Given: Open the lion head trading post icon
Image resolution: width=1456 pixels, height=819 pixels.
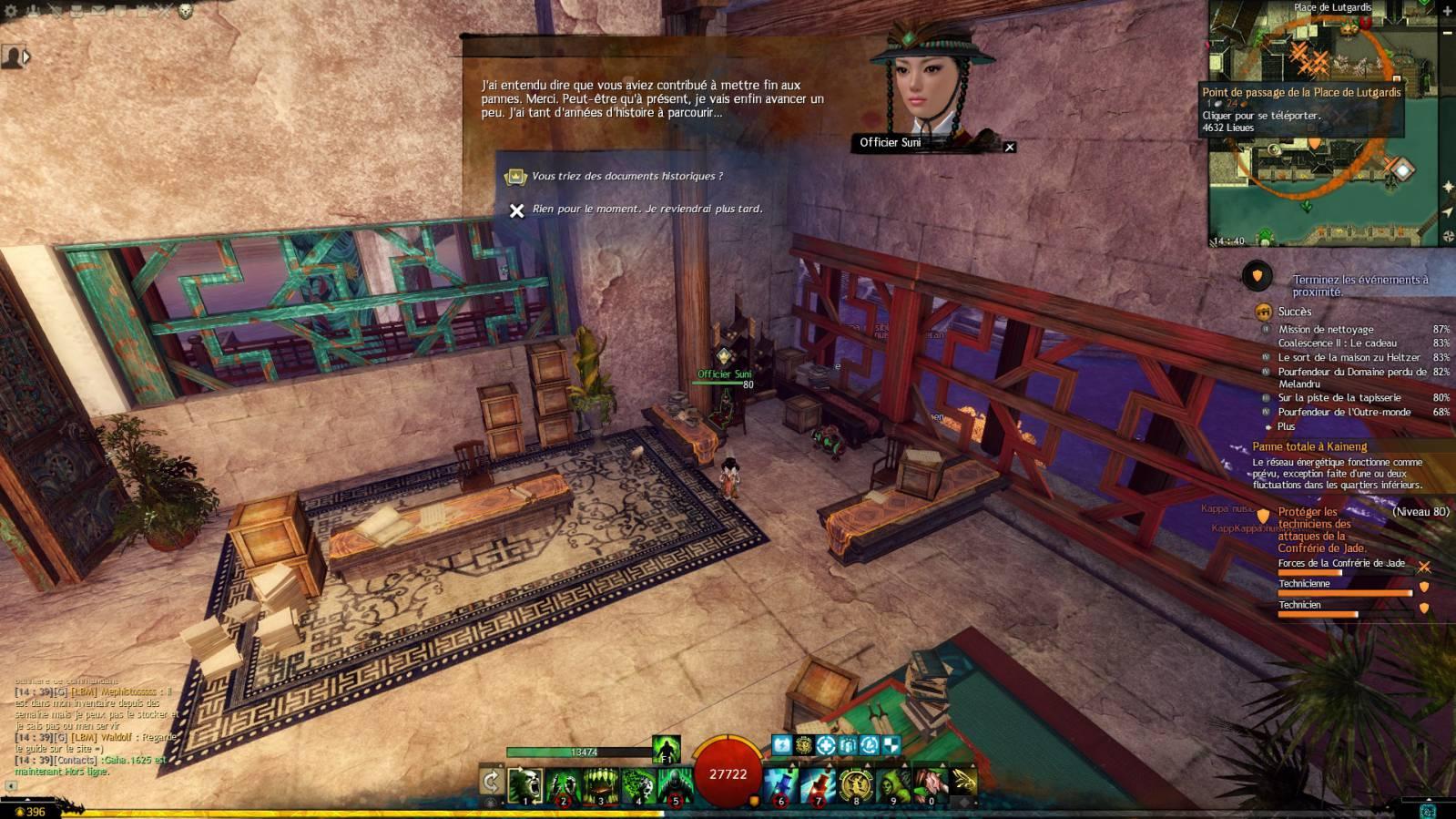Looking at the screenshot, I should tap(186, 11).
